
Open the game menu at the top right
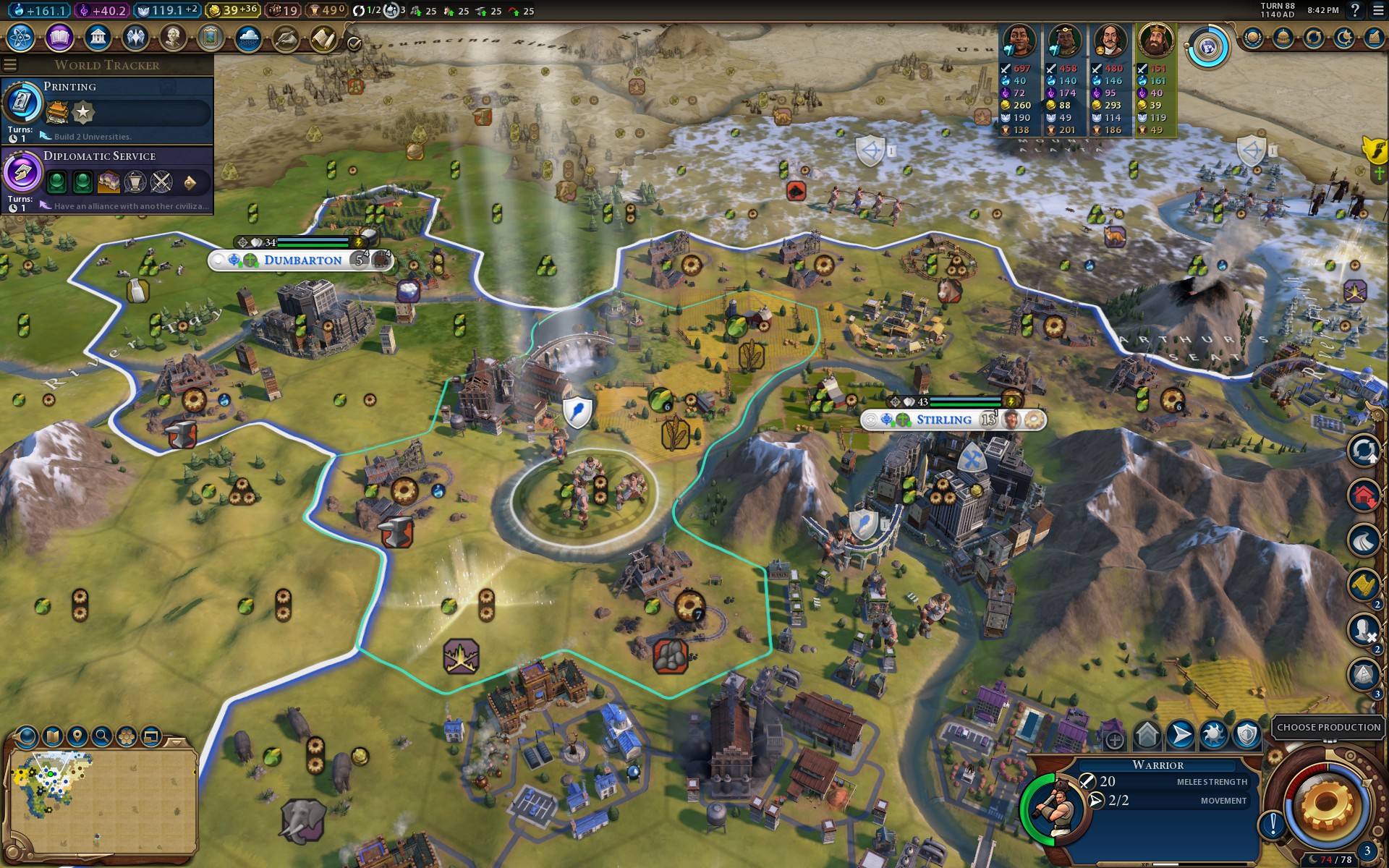(x=1377, y=10)
